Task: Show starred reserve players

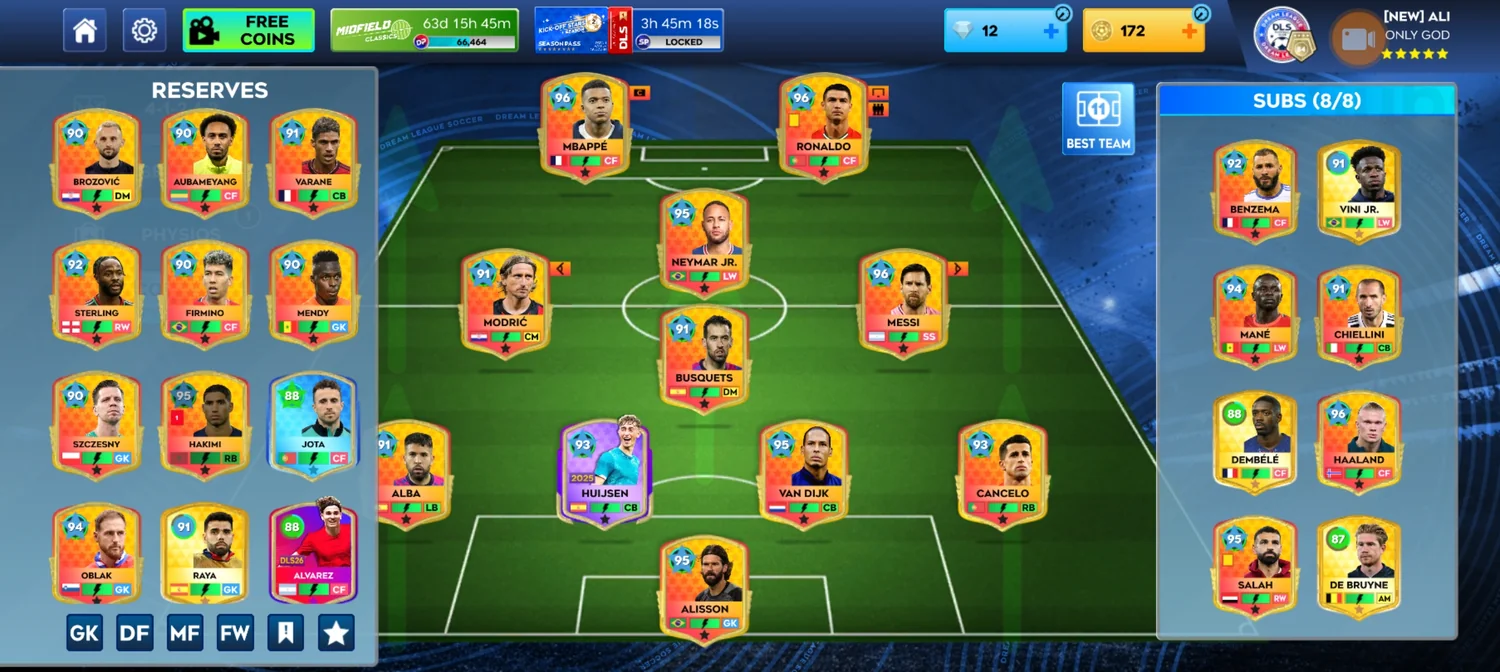Action: pyautogui.click(x=336, y=633)
